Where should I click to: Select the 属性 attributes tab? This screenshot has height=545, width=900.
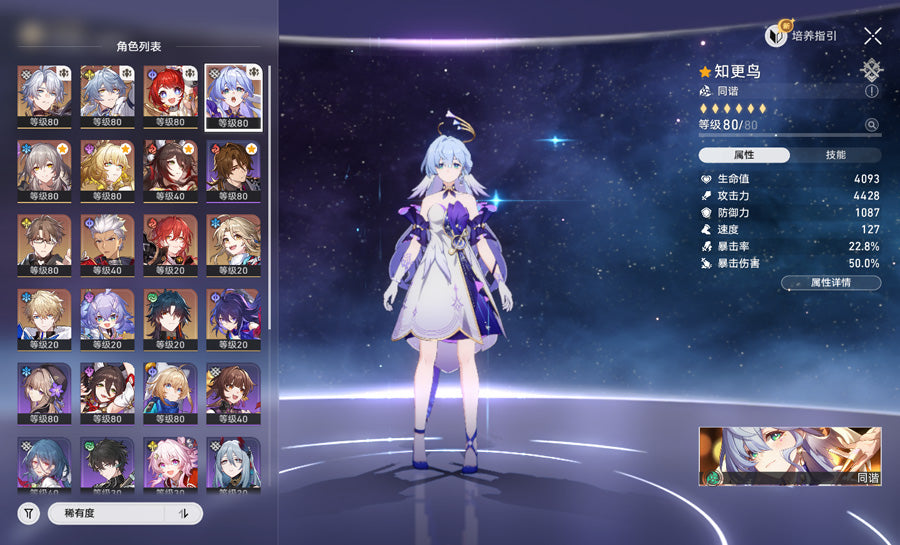[744, 155]
